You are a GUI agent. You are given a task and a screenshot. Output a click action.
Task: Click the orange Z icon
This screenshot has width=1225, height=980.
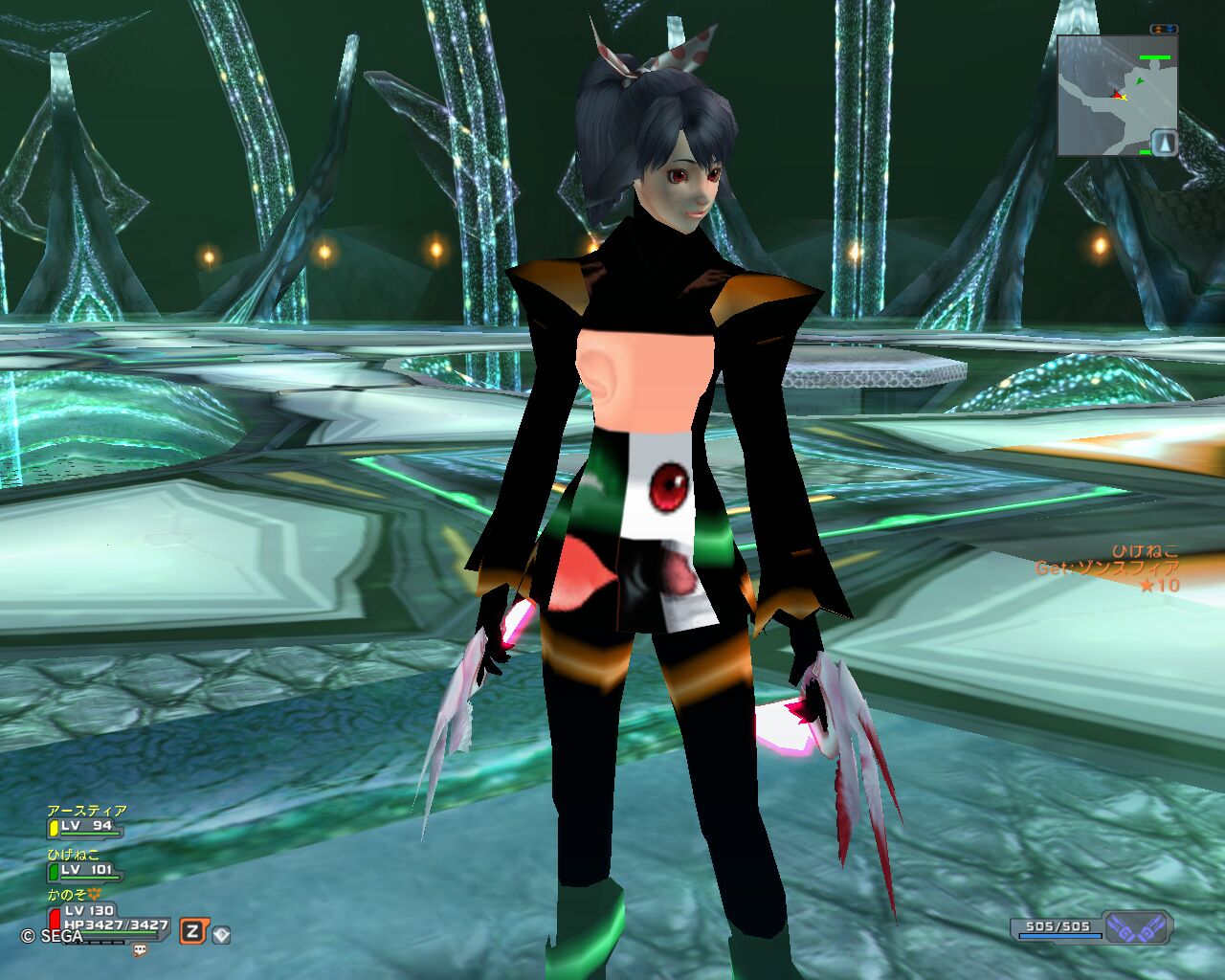pyautogui.click(x=192, y=931)
